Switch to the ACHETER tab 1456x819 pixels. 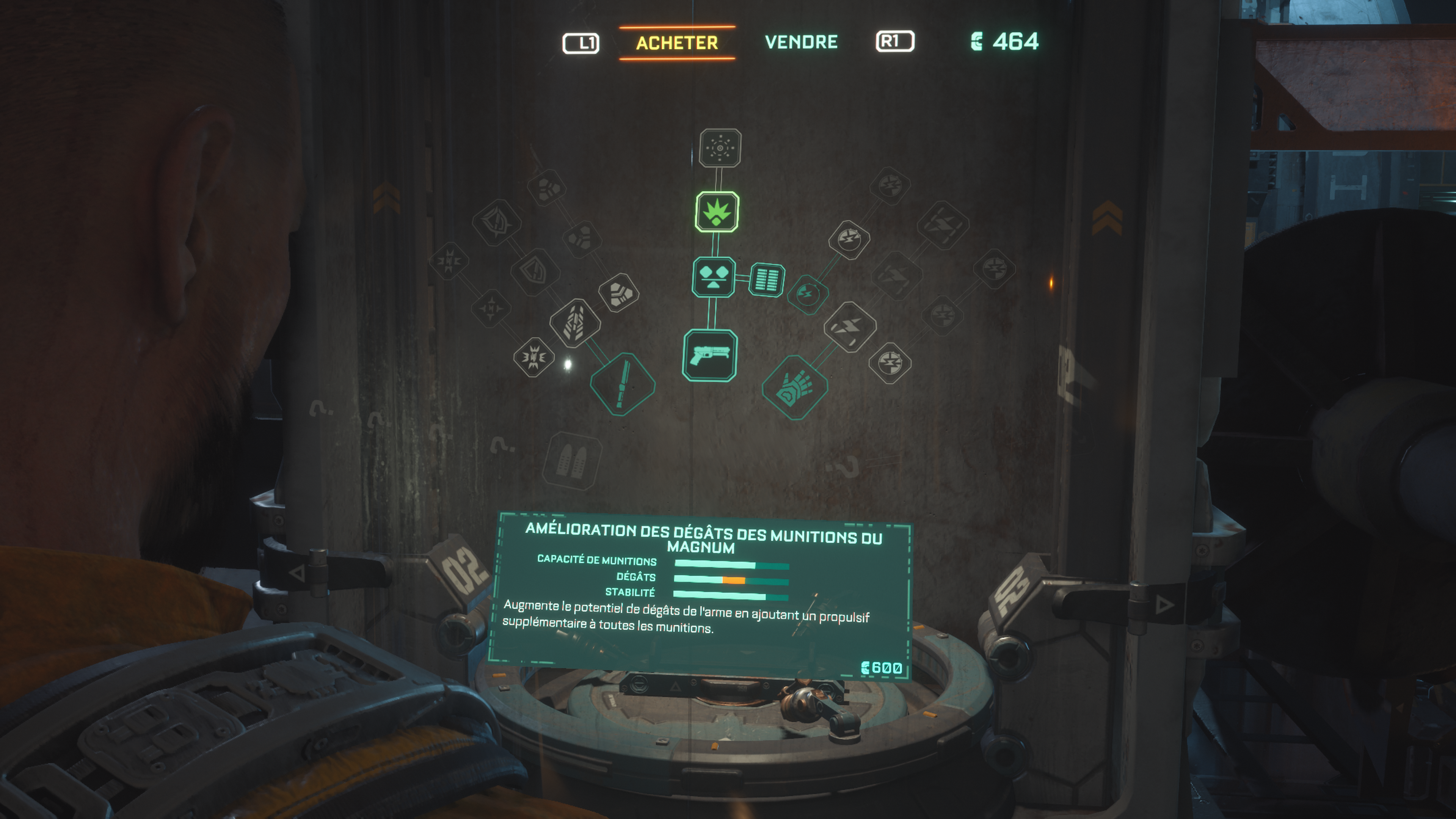pos(676,42)
